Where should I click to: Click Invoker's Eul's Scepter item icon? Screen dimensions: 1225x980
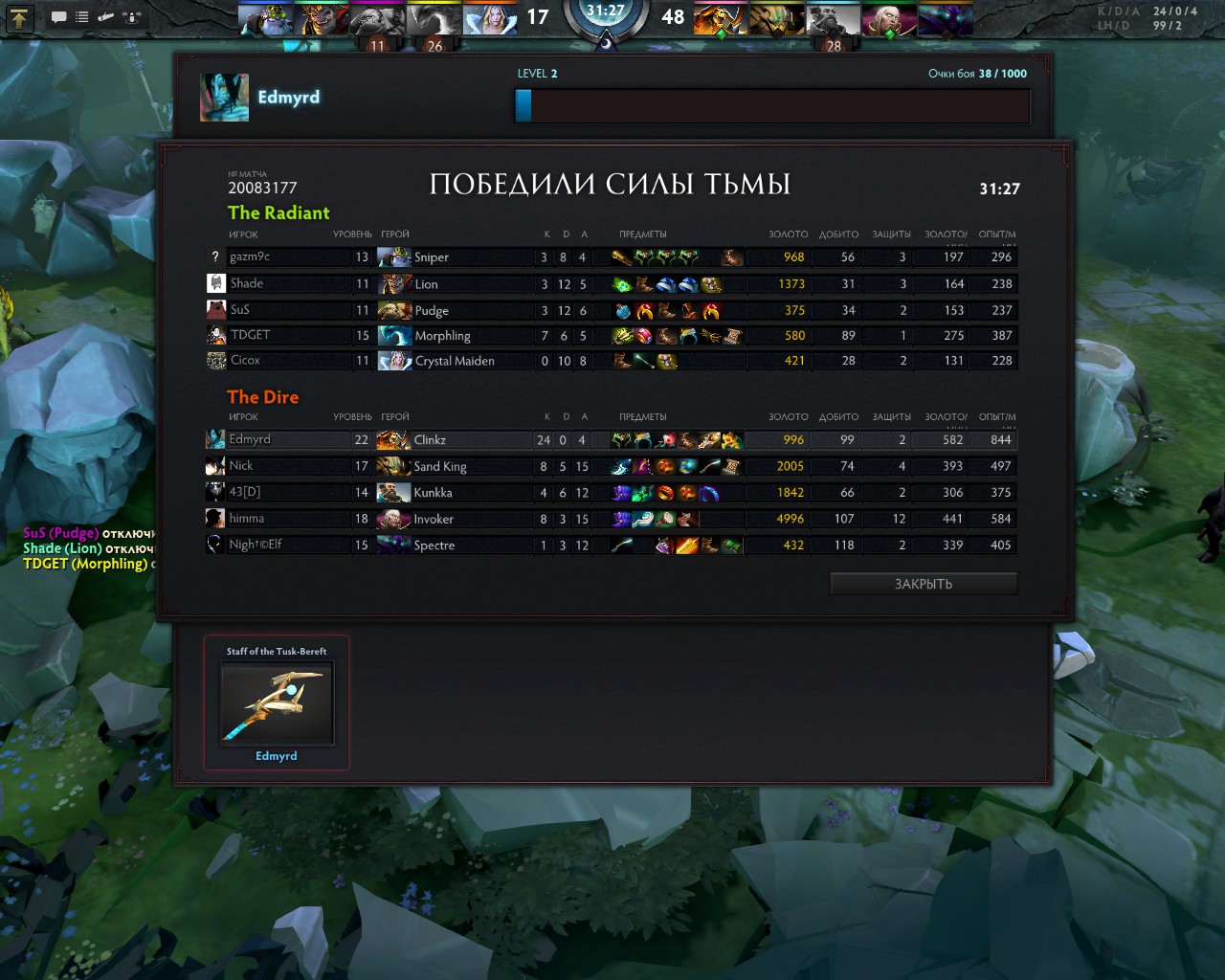(640, 519)
